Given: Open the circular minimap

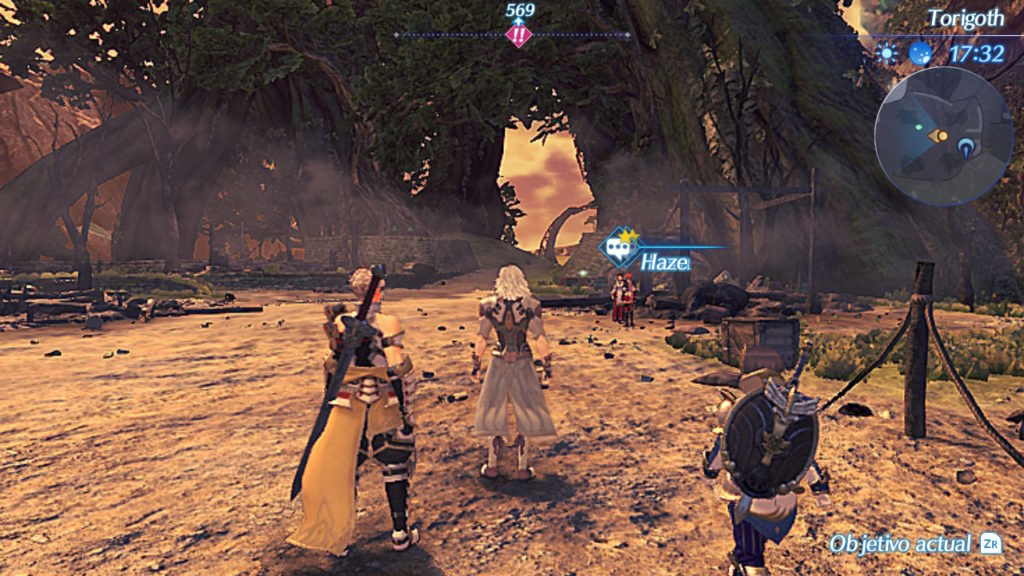Looking at the screenshot, I should pos(943,136).
